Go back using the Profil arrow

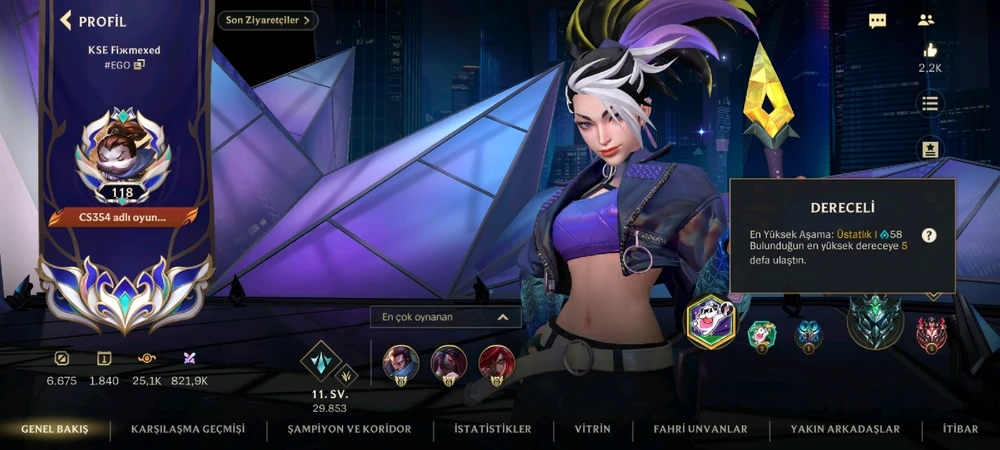tap(67, 20)
